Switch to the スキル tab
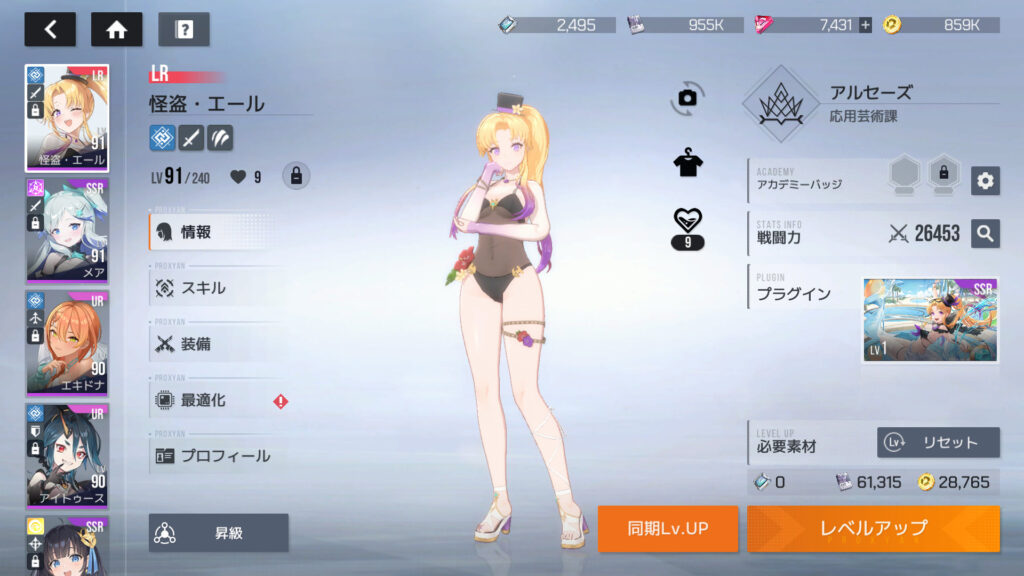The width and height of the screenshot is (1024, 576). [x=214, y=288]
